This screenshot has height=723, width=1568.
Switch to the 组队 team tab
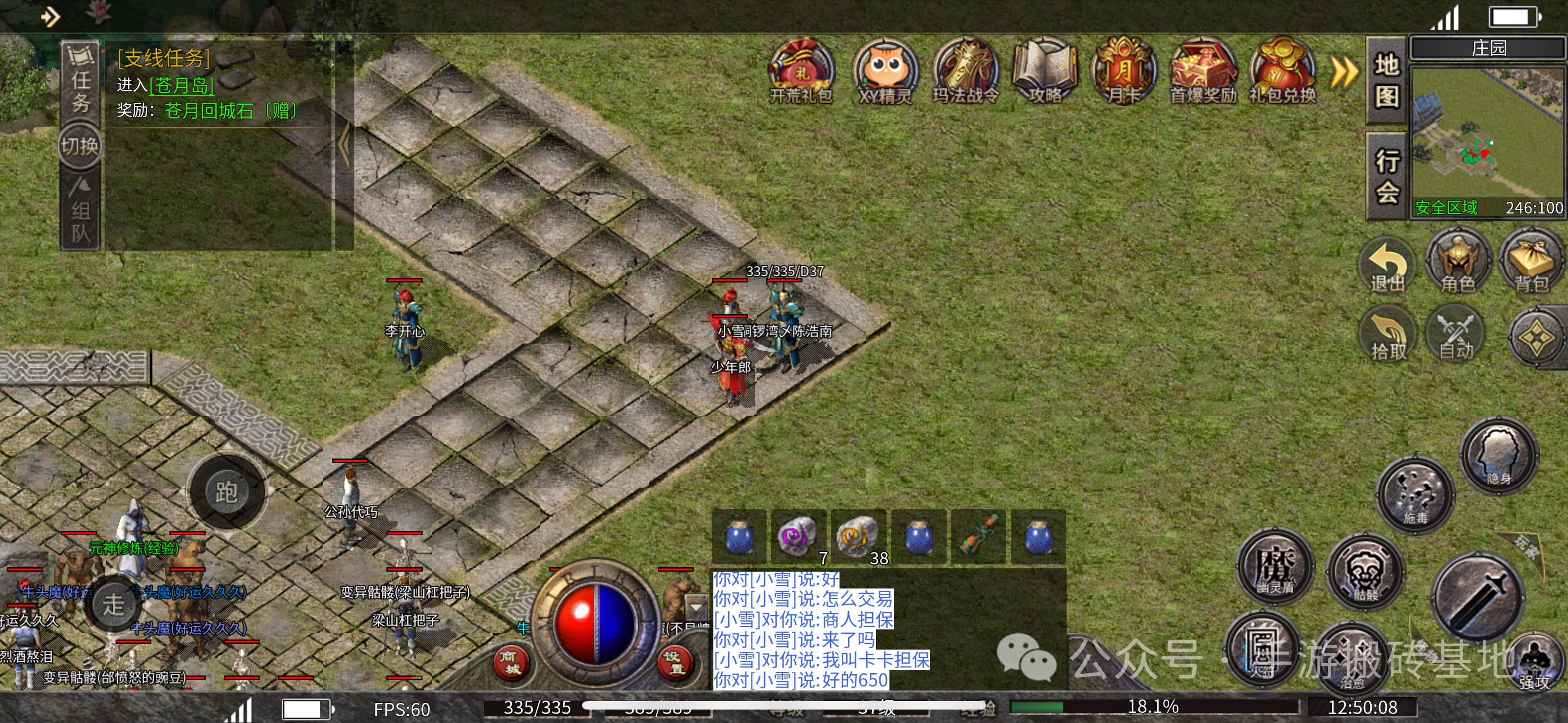(x=80, y=211)
